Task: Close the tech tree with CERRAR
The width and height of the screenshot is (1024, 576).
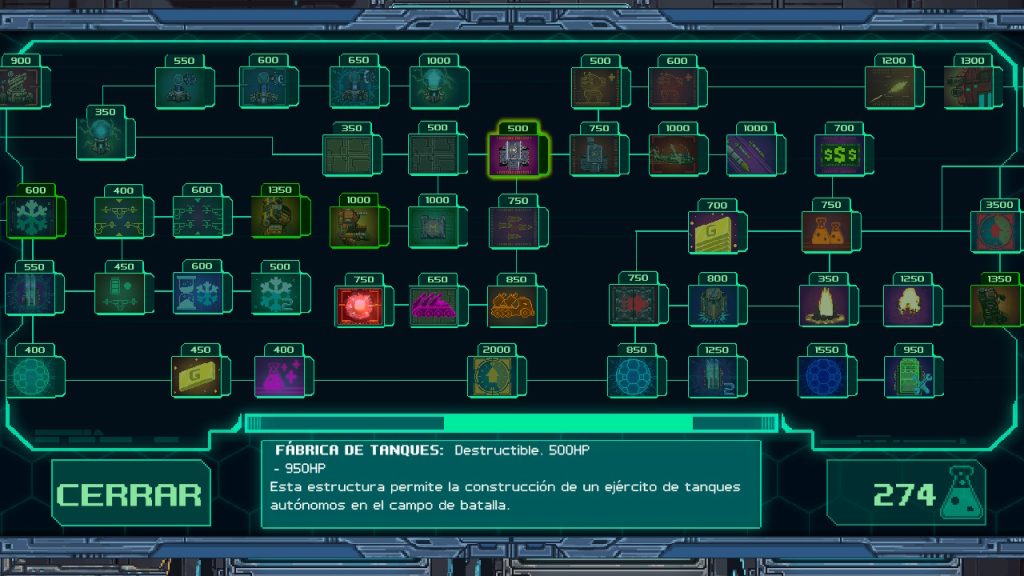Action: tap(130, 494)
